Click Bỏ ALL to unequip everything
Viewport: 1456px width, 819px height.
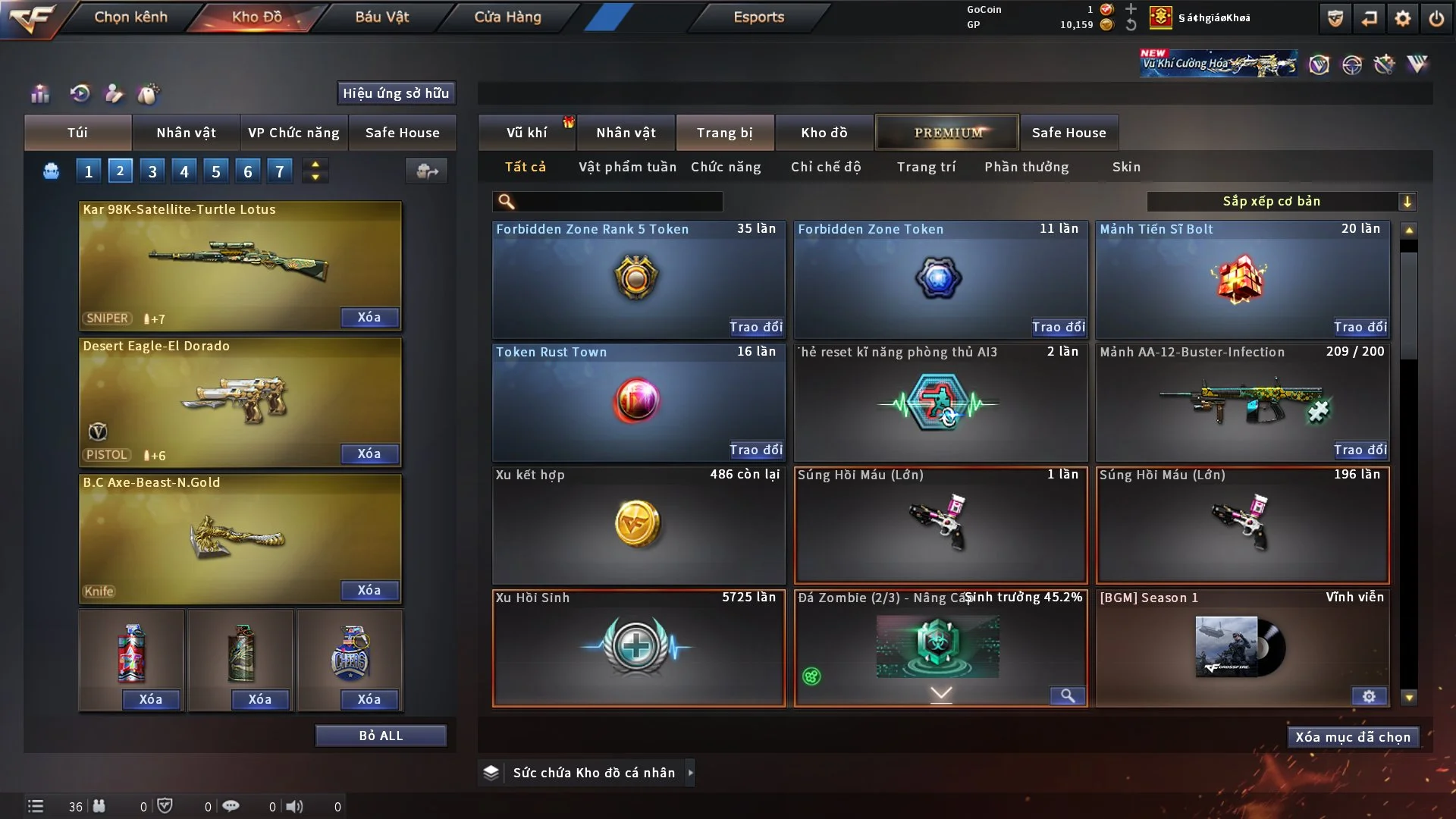(x=381, y=736)
